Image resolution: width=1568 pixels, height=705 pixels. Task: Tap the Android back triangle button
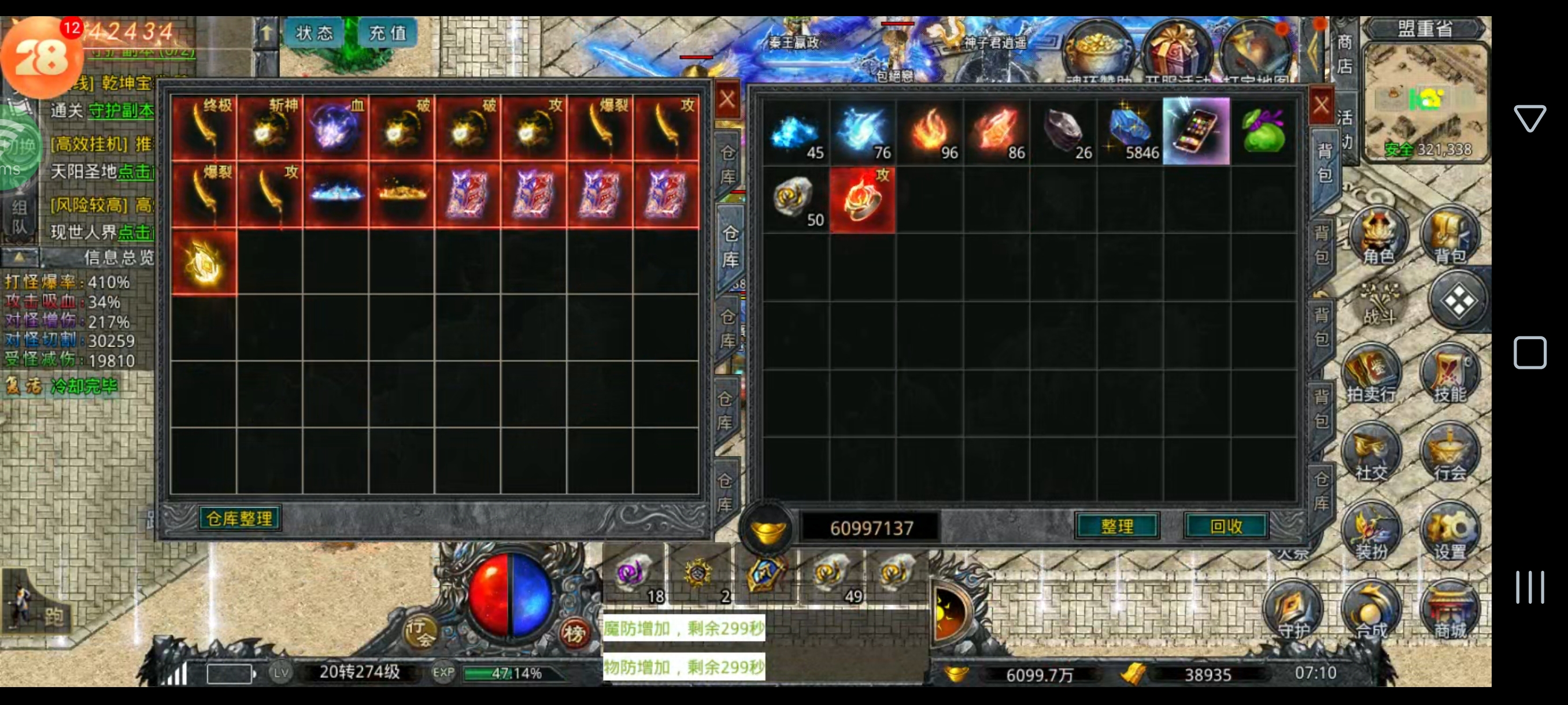tap(1529, 118)
